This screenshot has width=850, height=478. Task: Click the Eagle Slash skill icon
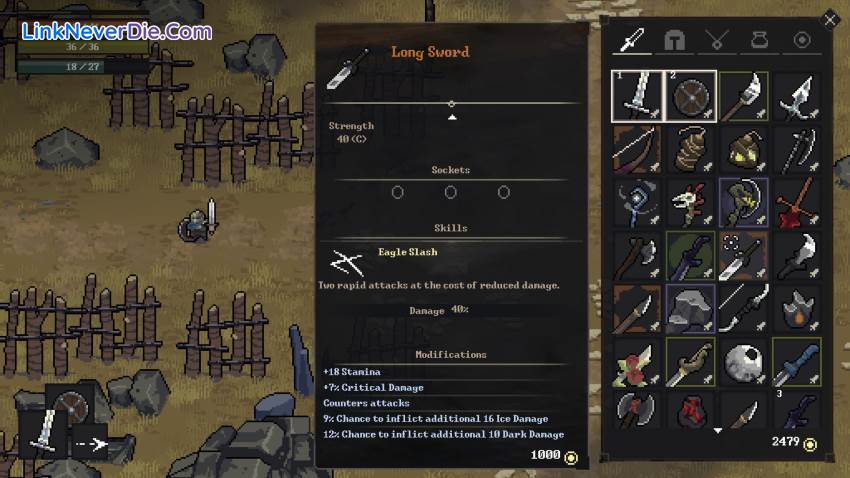pyautogui.click(x=347, y=262)
